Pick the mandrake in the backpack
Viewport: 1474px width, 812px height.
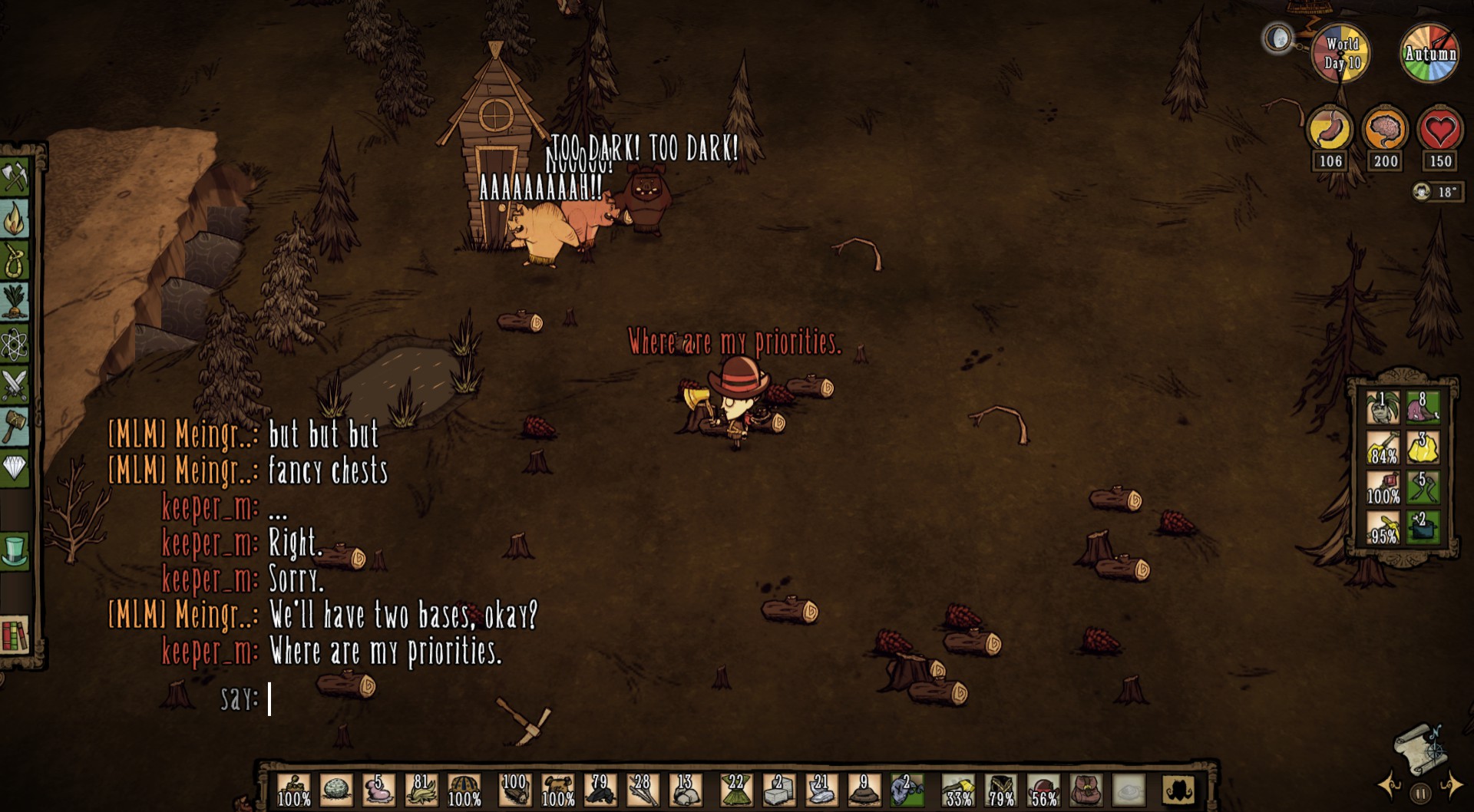click(x=1383, y=408)
